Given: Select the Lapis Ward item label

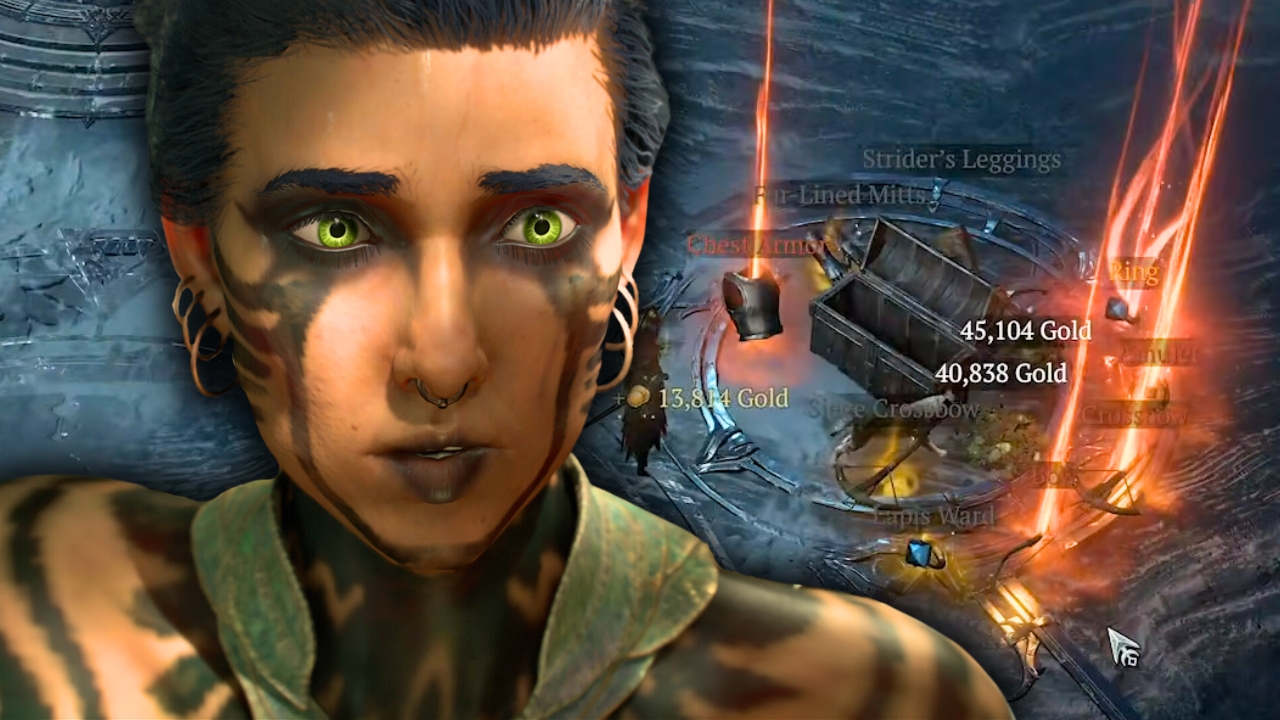Looking at the screenshot, I should [x=934, y=516].
